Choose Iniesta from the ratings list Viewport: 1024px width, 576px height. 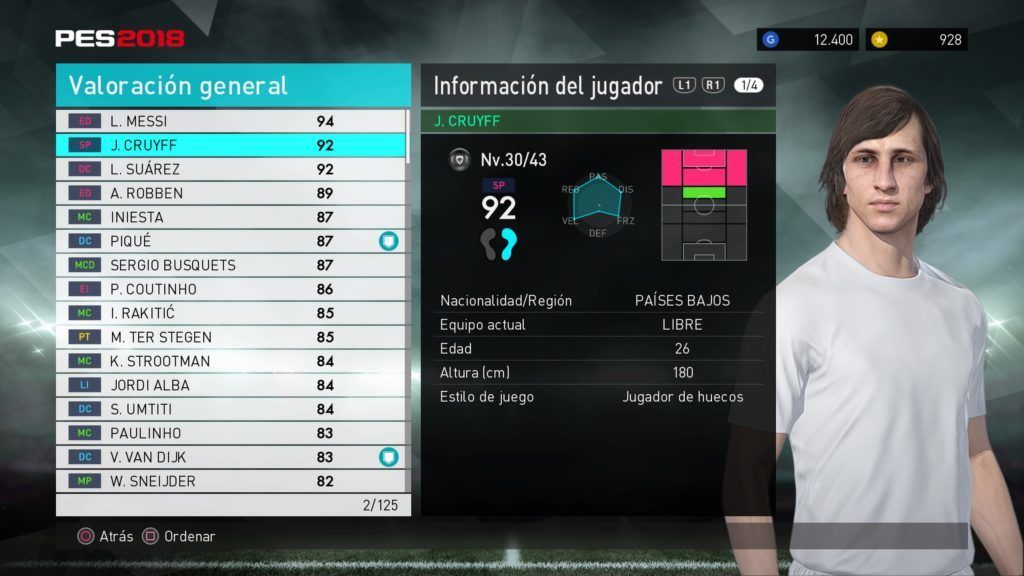[232, 217]
